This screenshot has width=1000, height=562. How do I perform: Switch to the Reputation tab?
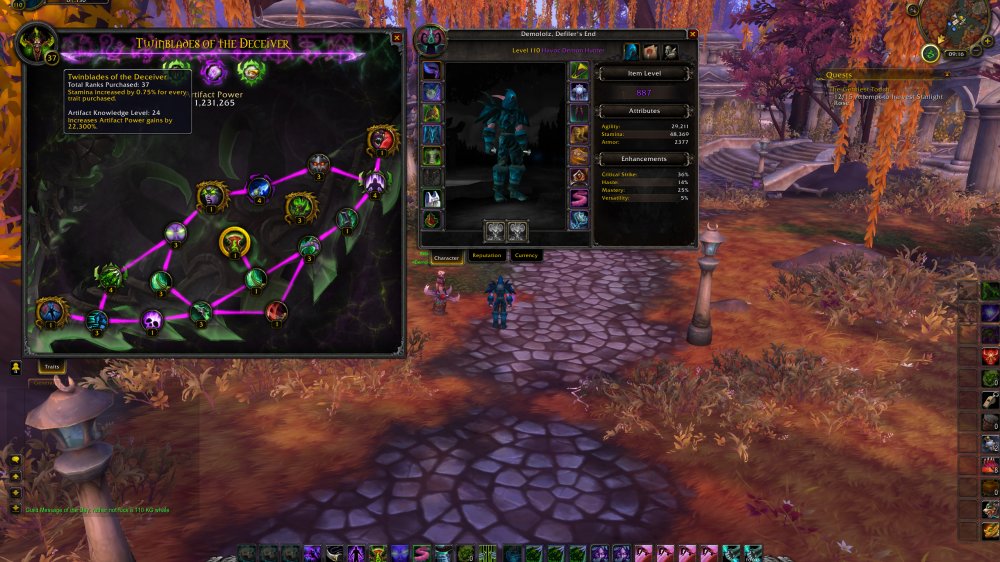pyautogui.click(x=487, y=256)
